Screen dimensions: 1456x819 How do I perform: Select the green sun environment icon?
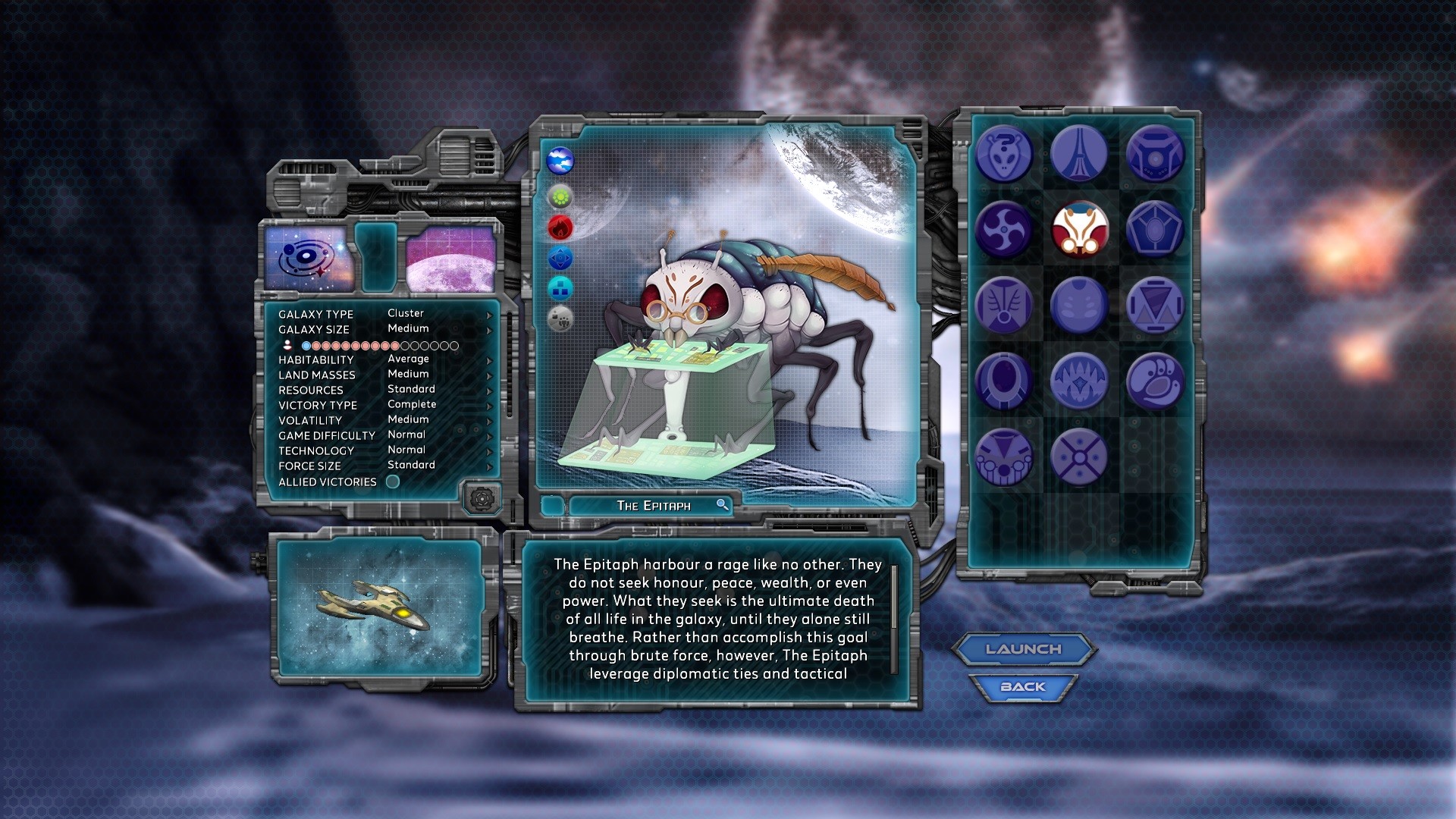(x=559, y=197)
